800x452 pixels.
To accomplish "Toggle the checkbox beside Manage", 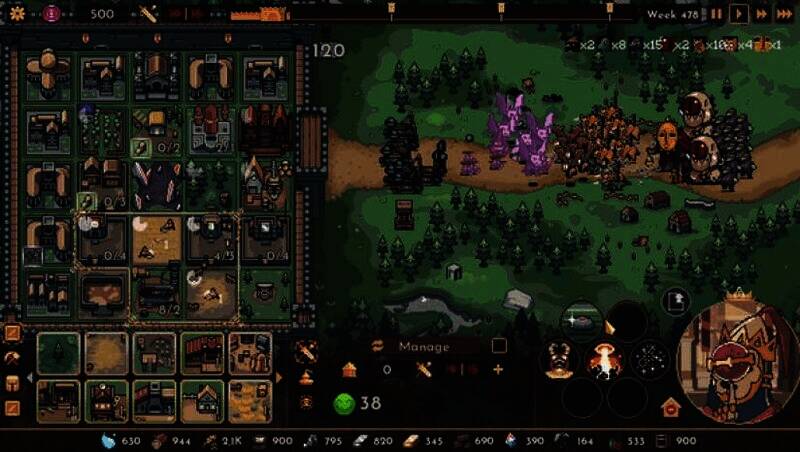I will pos(499,346).
